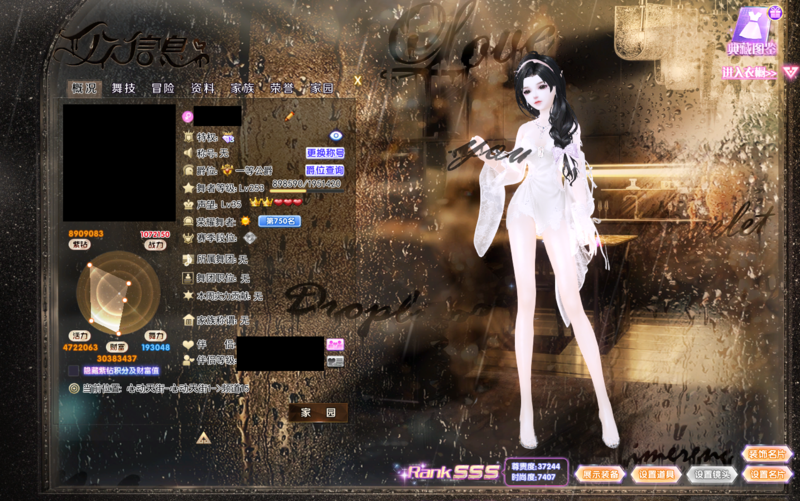Select the 概况 overview tab
Image resolution: width=800 pixels, height=501 pixels.
point(85,88)
